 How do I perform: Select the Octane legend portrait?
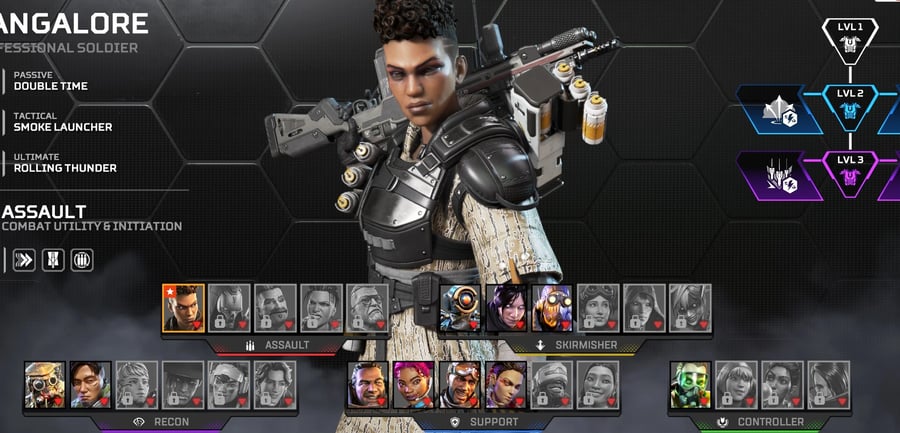552,308
